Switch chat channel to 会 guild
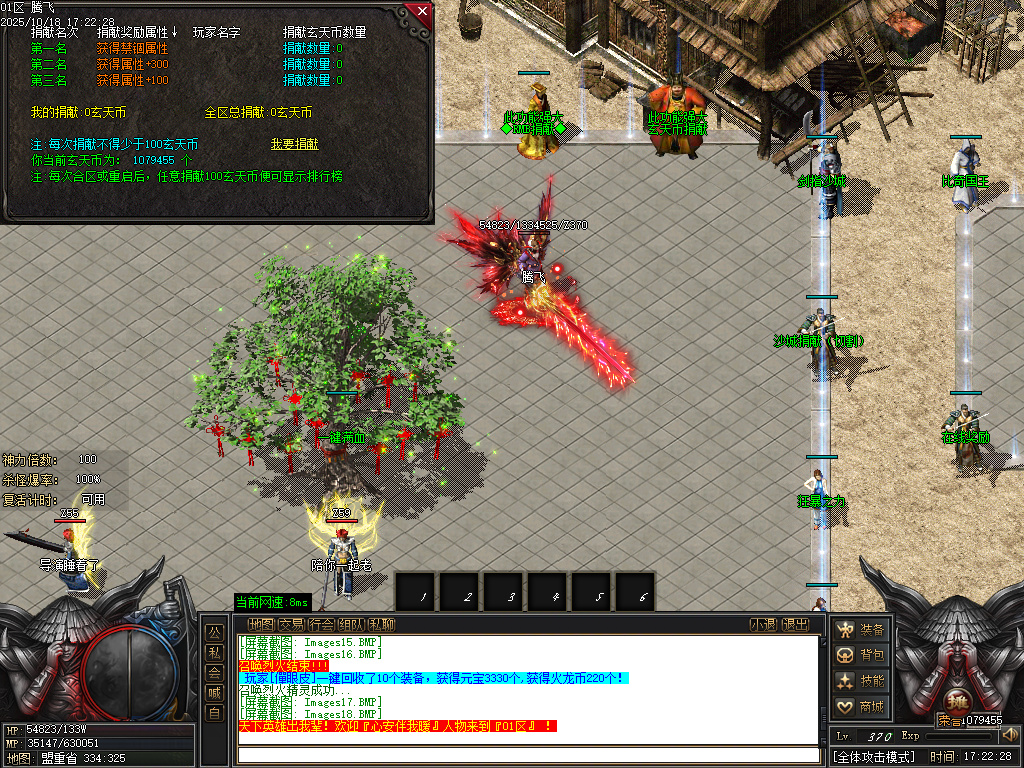1024x768 pixels. tap(214, 673)
